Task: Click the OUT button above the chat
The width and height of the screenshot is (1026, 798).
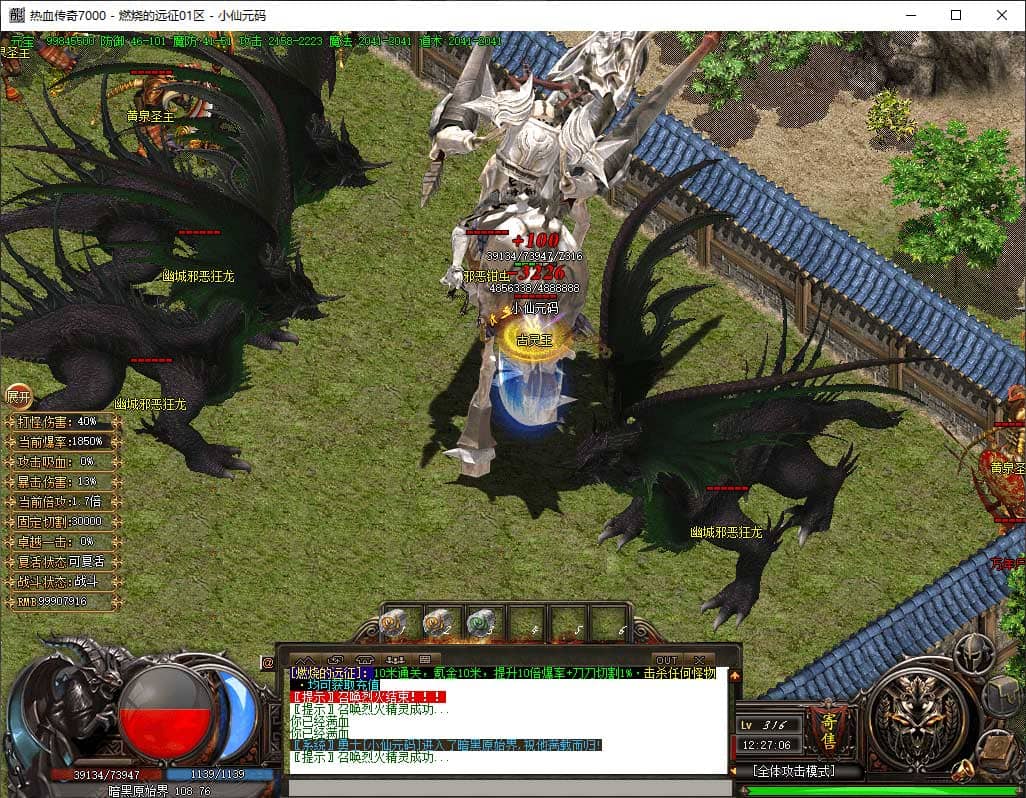Action: [666, 660]
